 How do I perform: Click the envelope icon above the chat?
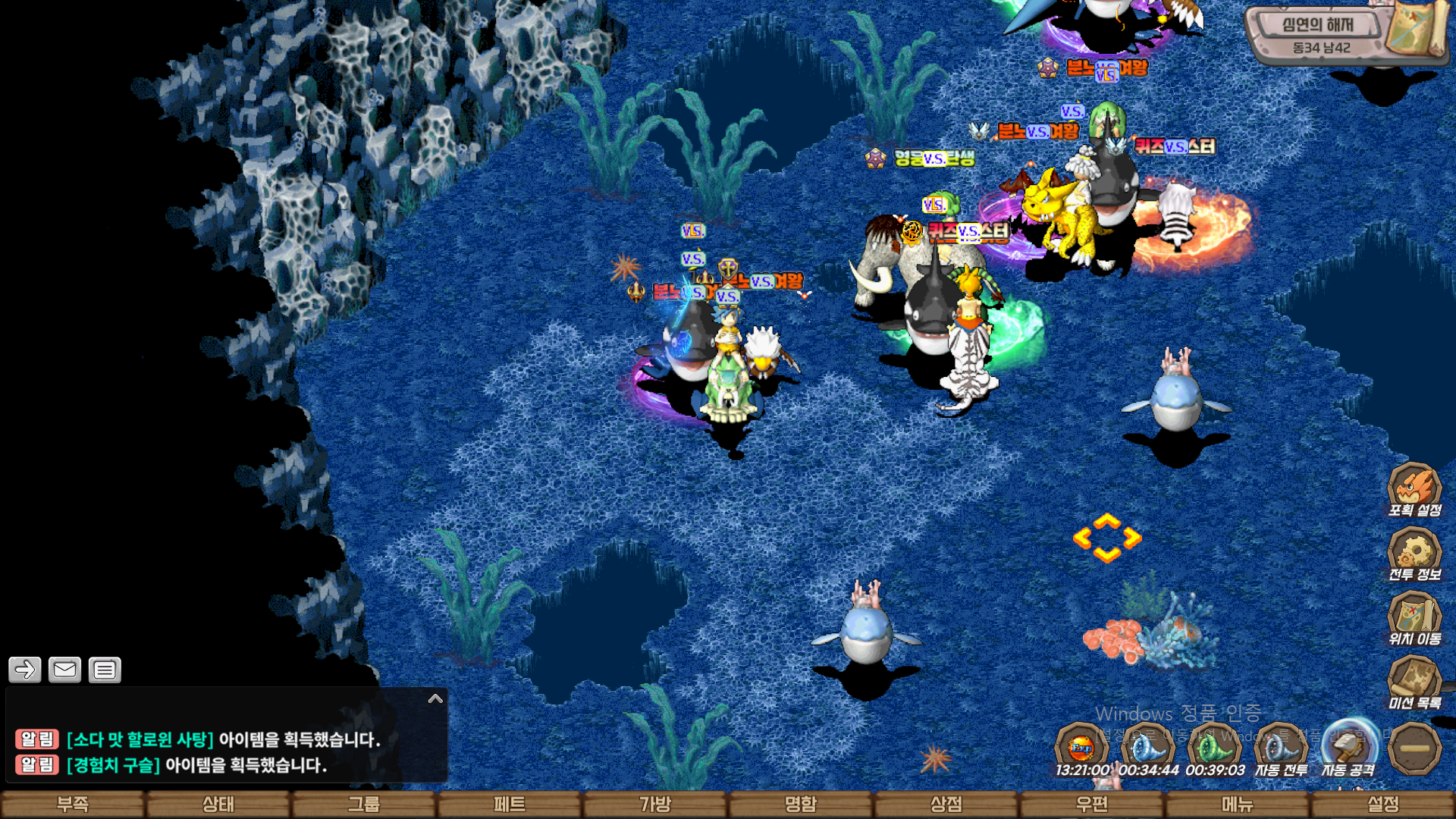64,670
